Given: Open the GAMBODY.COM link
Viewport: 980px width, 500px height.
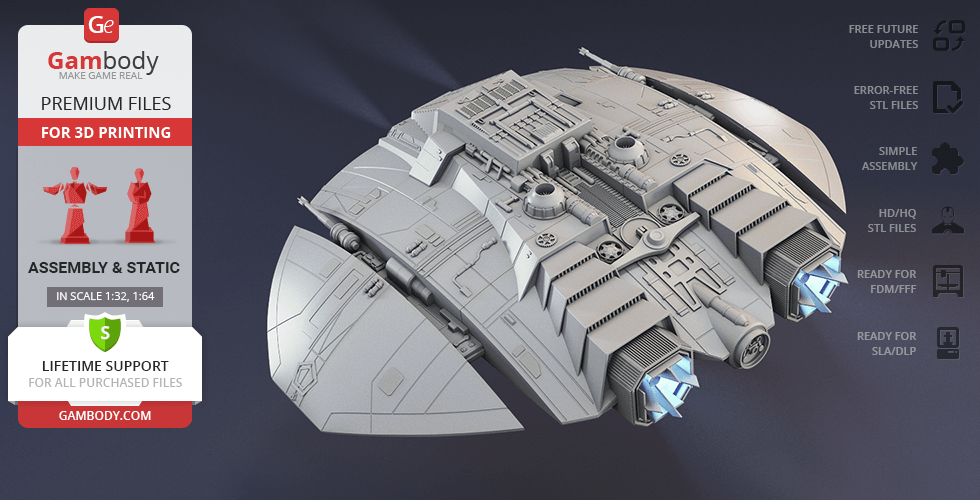Looking at the screenshot, I should tap(104, 415).
